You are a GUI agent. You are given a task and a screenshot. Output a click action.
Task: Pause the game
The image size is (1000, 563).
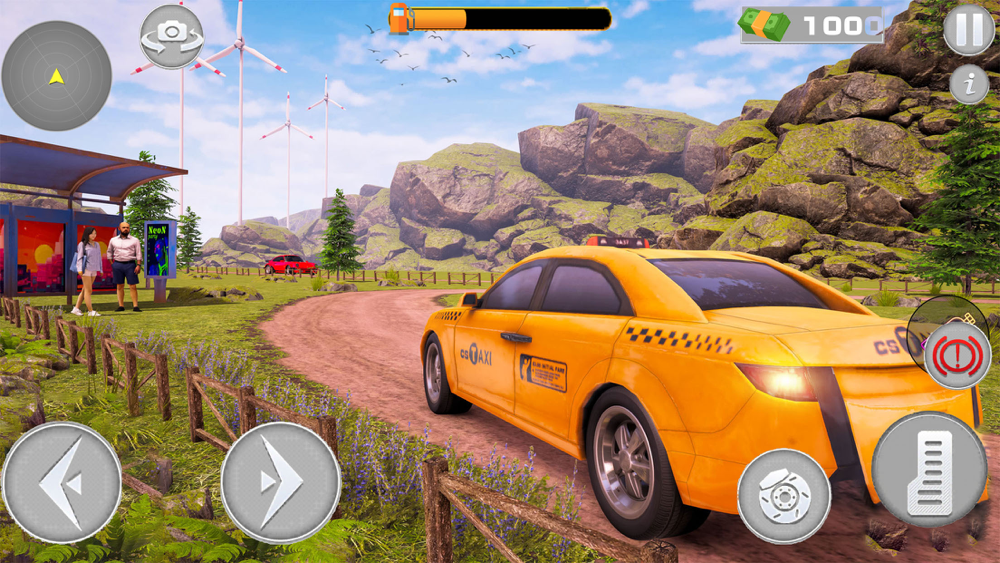(x=968, y=30)
